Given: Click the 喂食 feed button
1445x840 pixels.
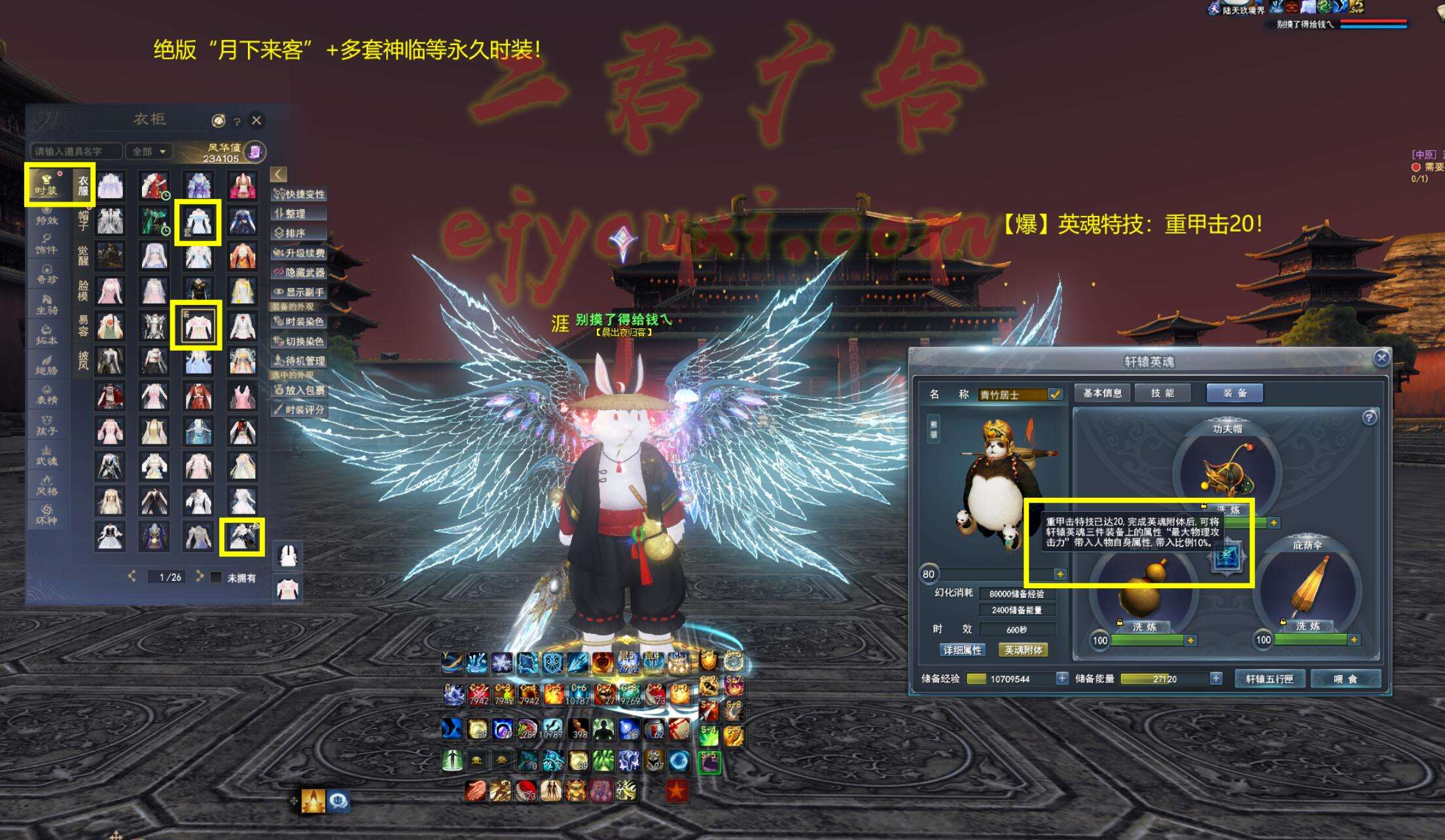Looking at the screenshot, I should tap(1346, 679).
